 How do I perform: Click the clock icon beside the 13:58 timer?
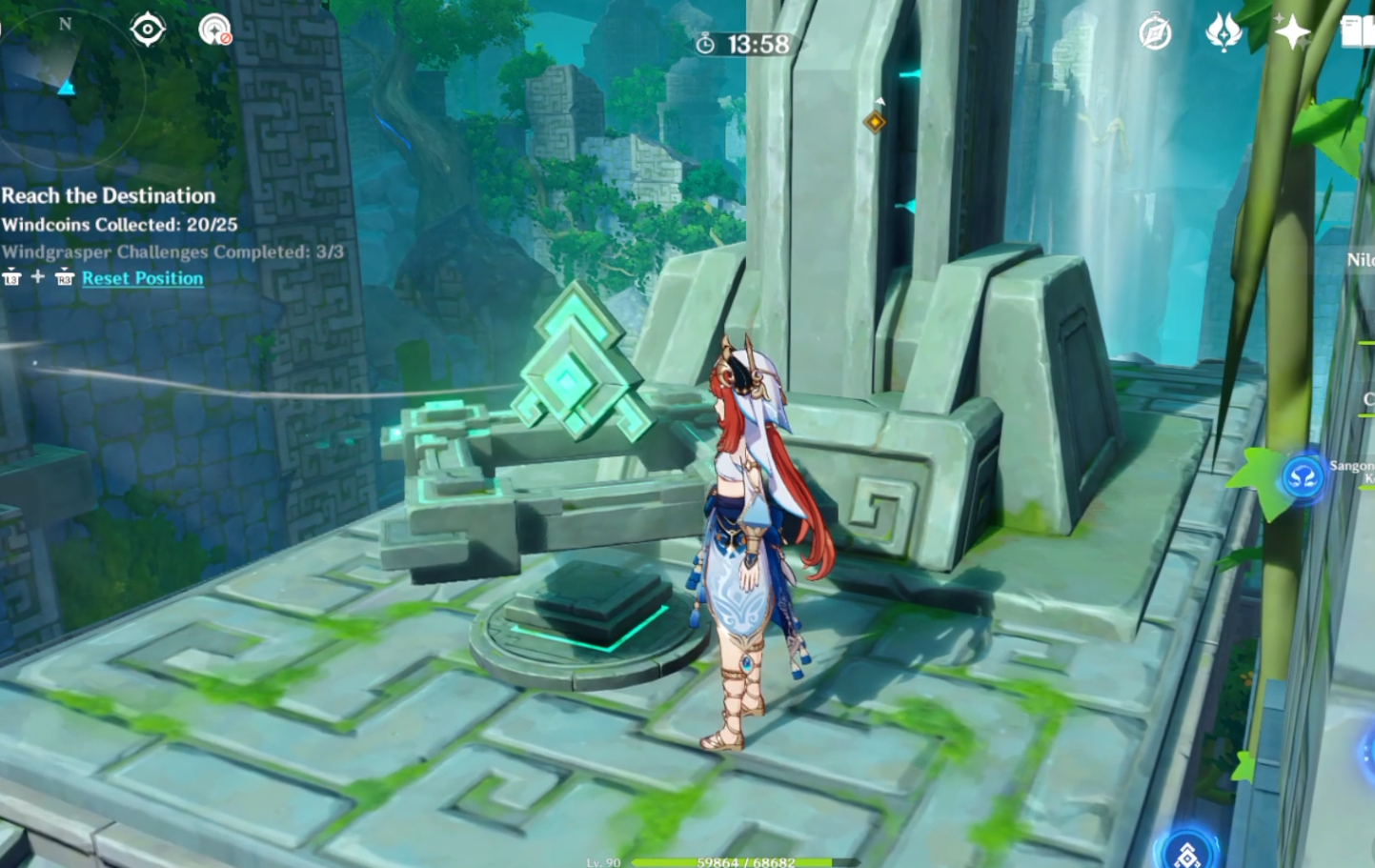pyautogui.click(x=705, y=42)
